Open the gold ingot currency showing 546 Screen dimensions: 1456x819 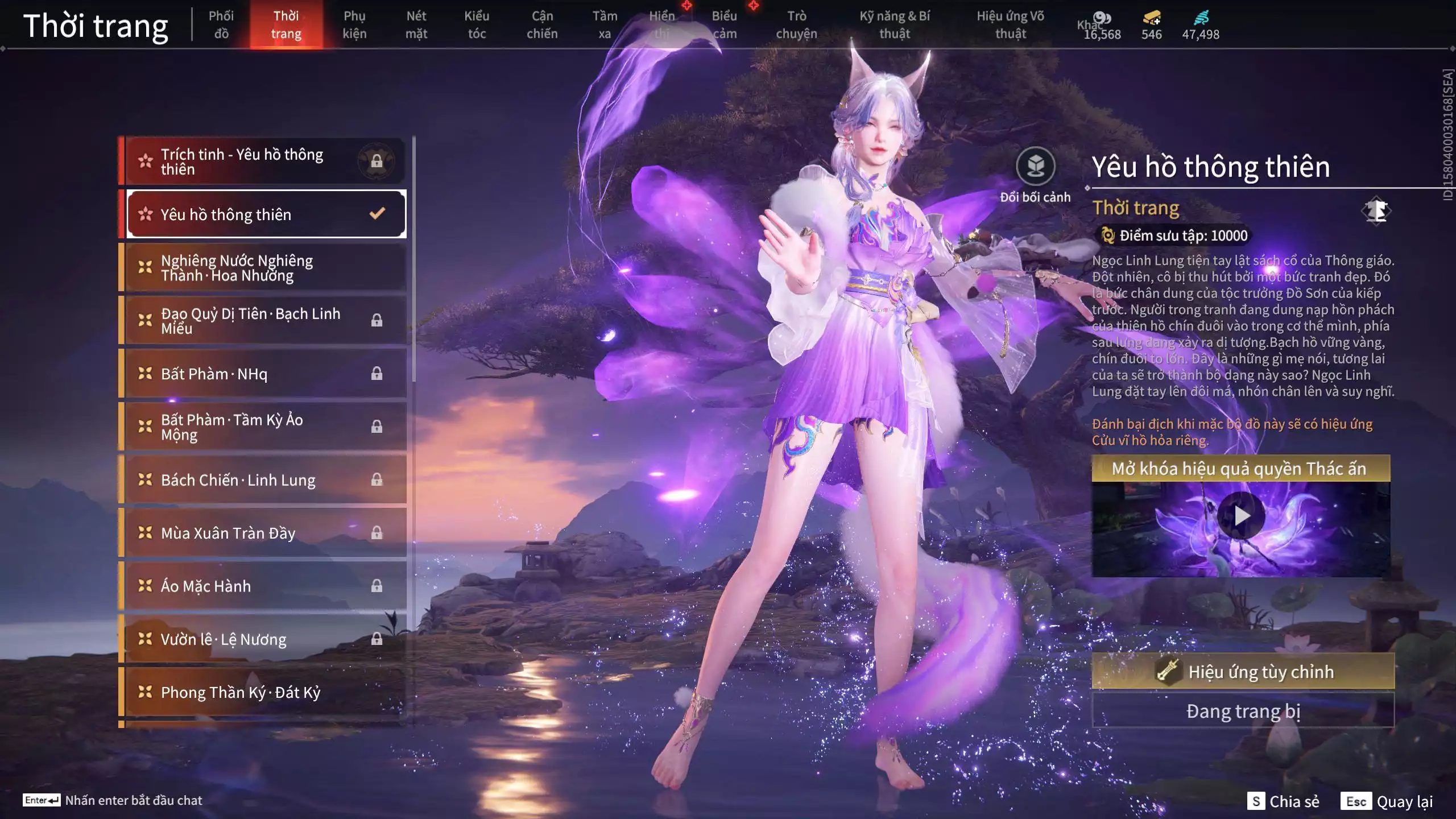[1150, 19]
